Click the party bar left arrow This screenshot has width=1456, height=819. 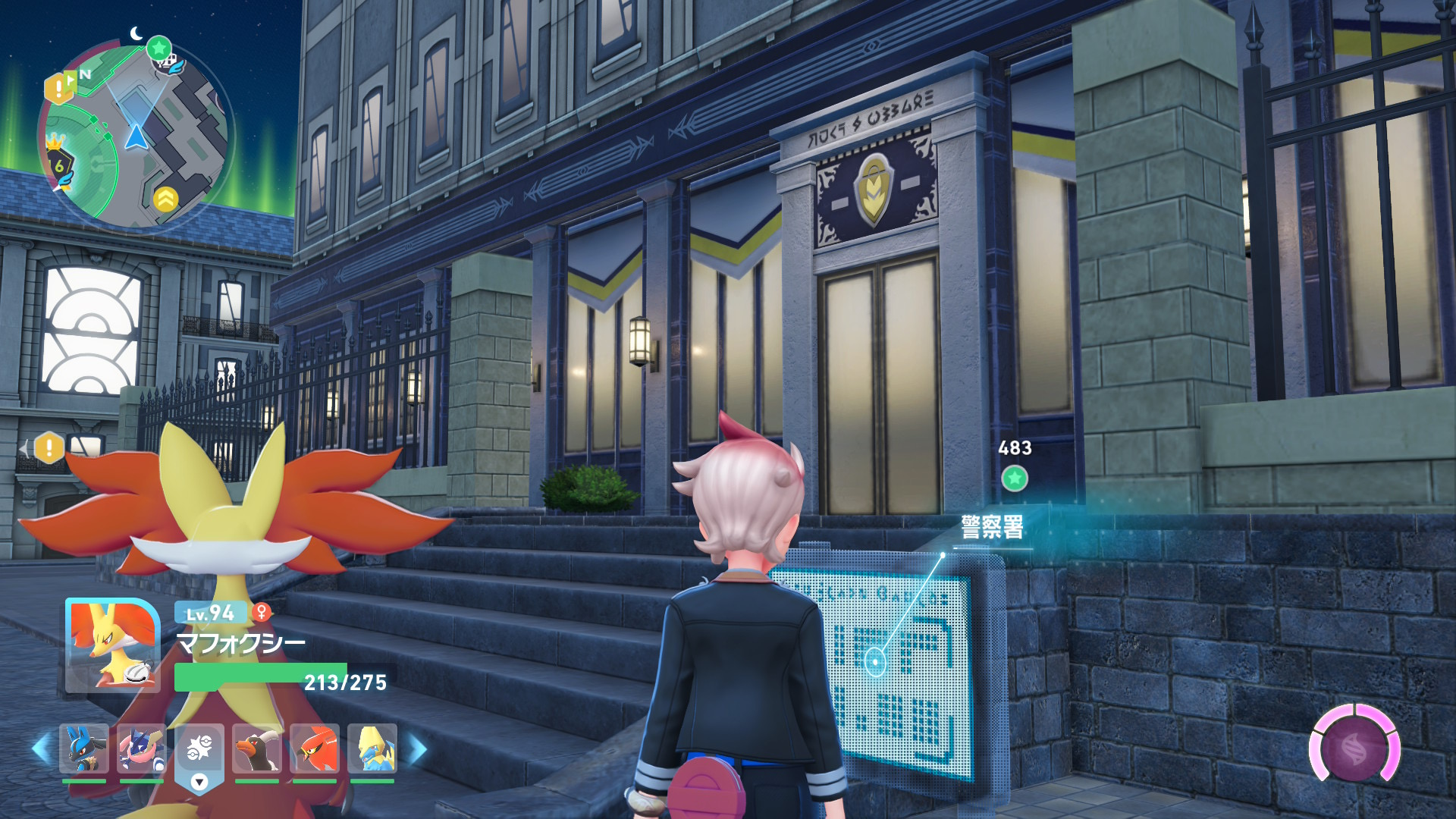[x=40, y=748]
